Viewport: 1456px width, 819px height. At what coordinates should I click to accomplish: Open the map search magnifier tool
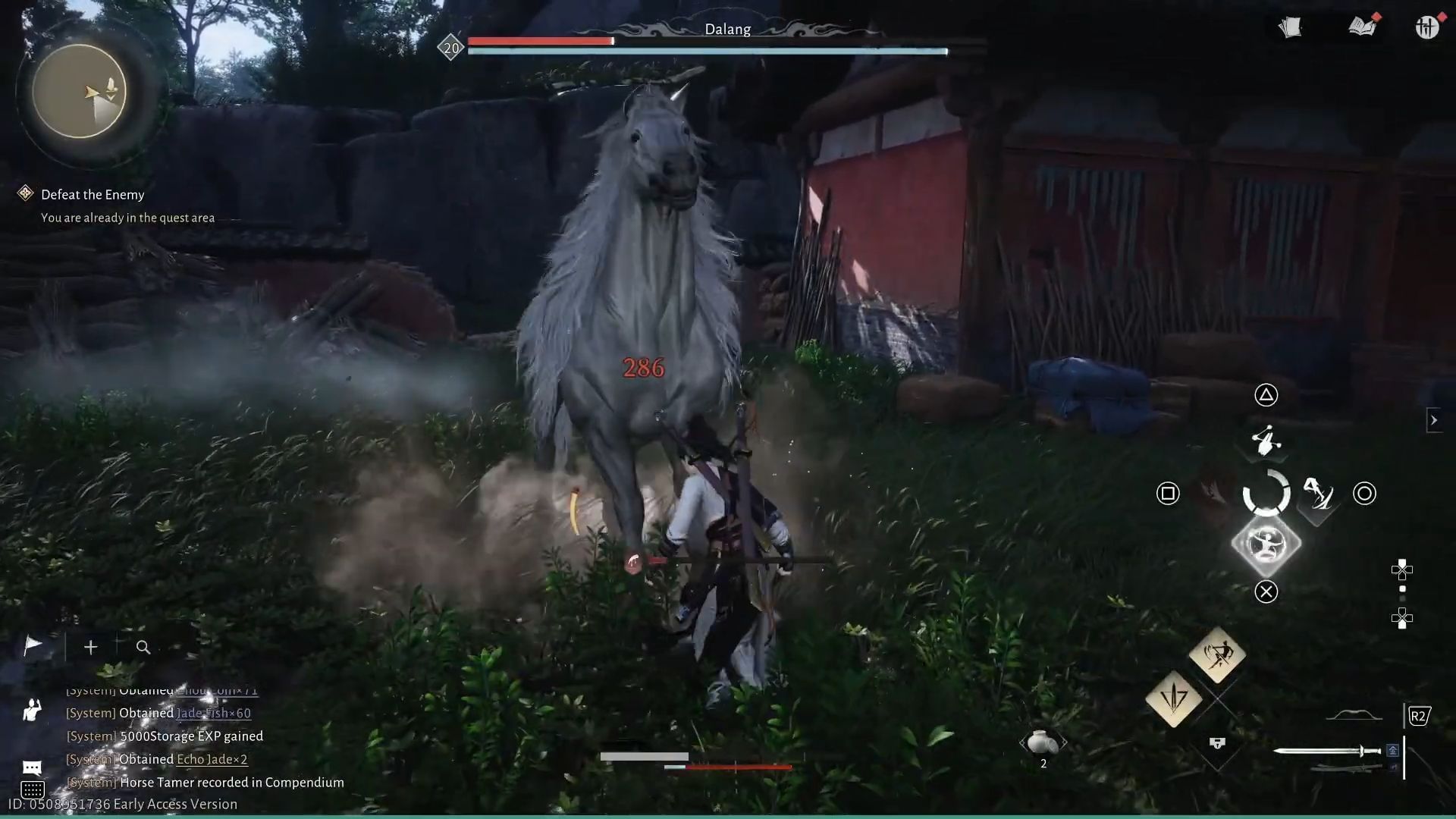[143, 647]
